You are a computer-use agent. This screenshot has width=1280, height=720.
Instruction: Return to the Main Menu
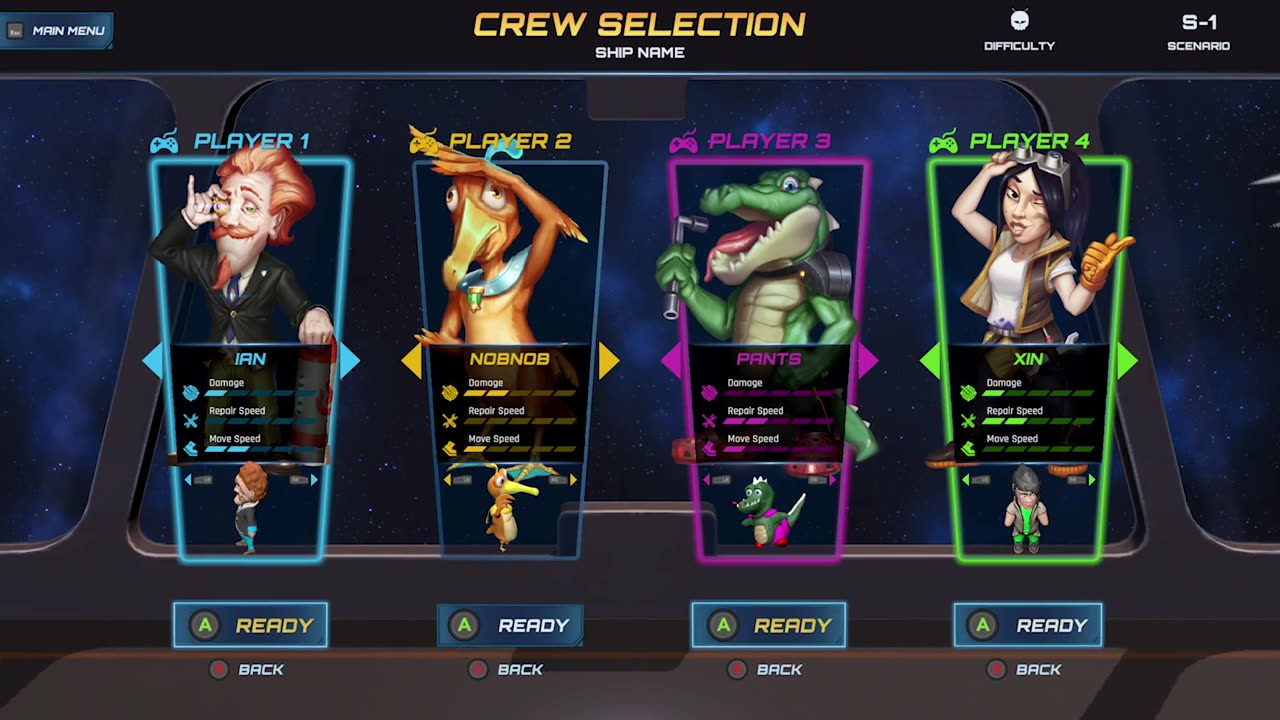click(x=57, y=30)
